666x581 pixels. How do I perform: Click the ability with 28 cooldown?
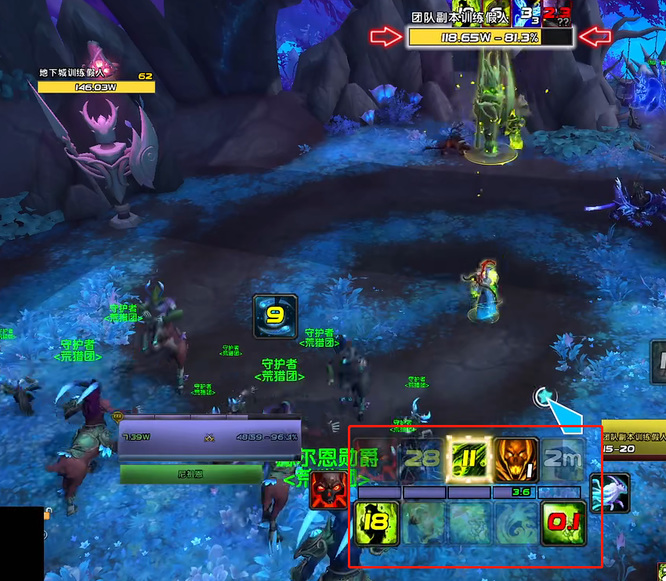tap(423, 461)
